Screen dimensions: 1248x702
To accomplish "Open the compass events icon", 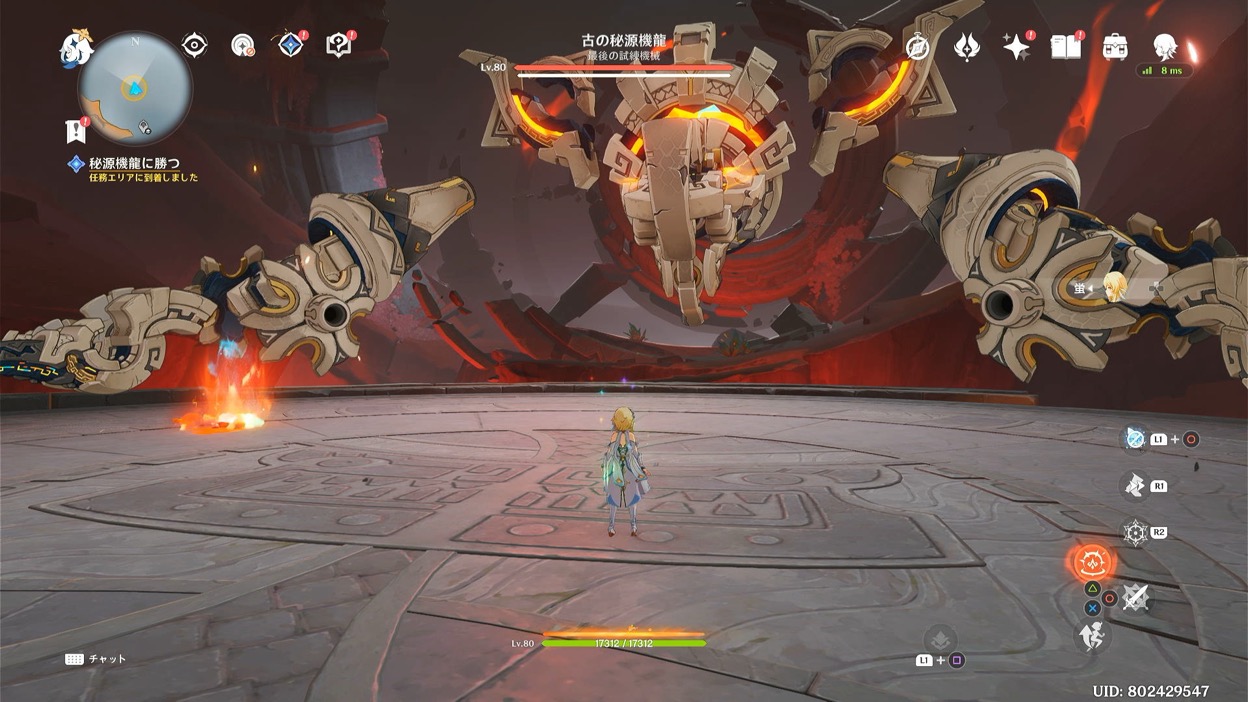I will coord(918,46).
